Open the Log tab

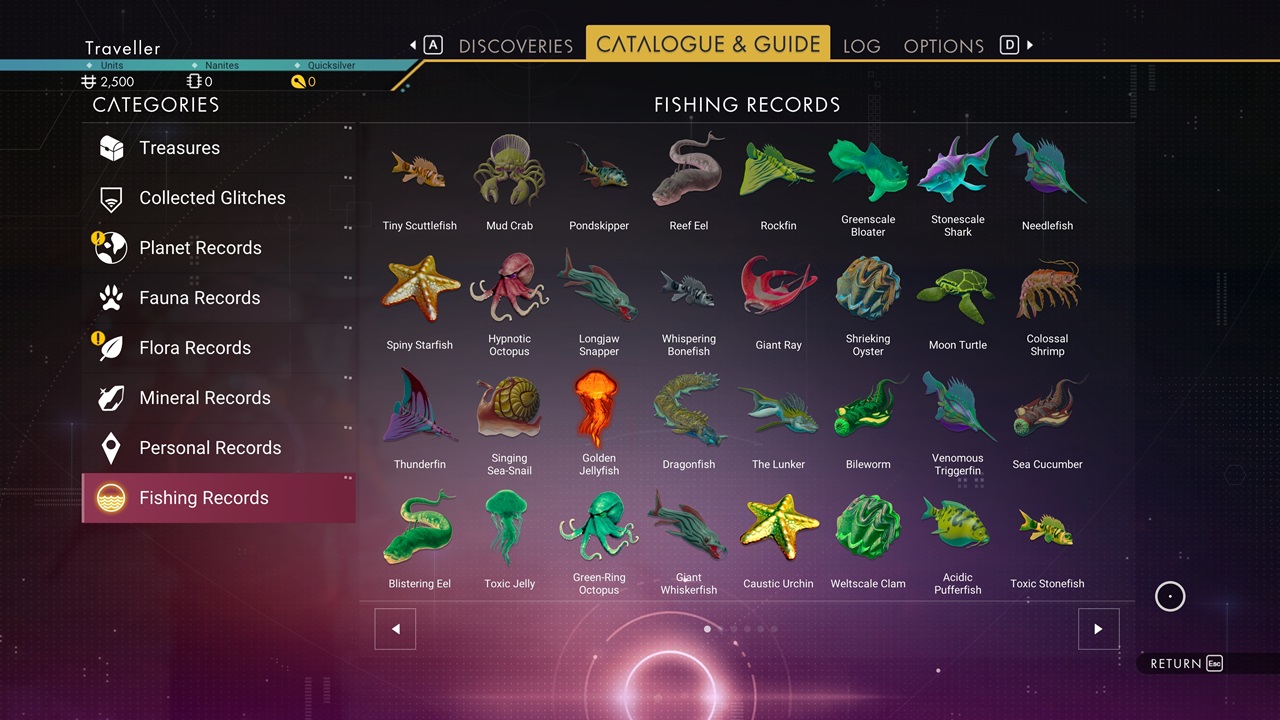tap(861, 46)
